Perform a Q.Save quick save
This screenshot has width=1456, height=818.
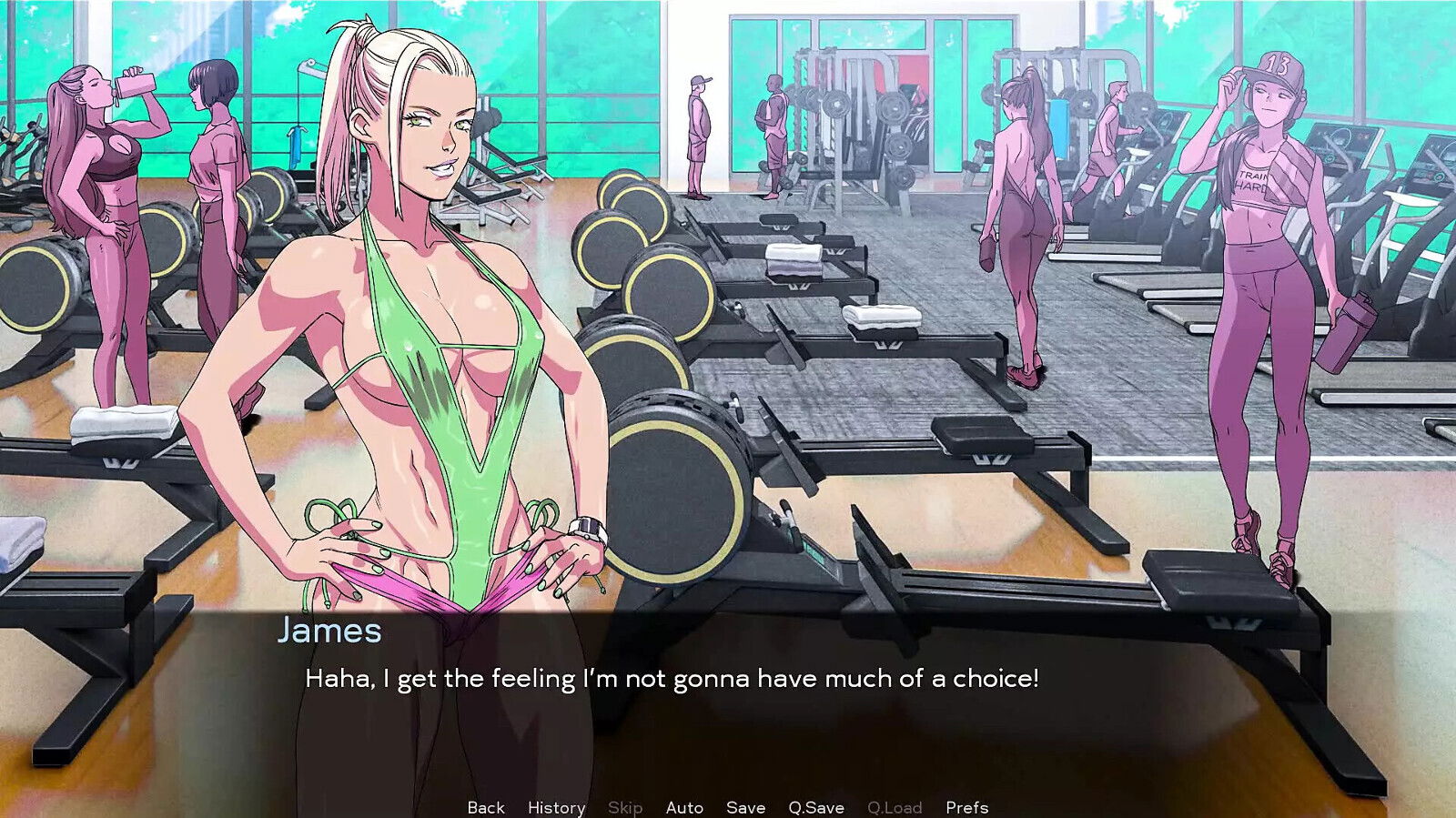click(x=814, y=807)
